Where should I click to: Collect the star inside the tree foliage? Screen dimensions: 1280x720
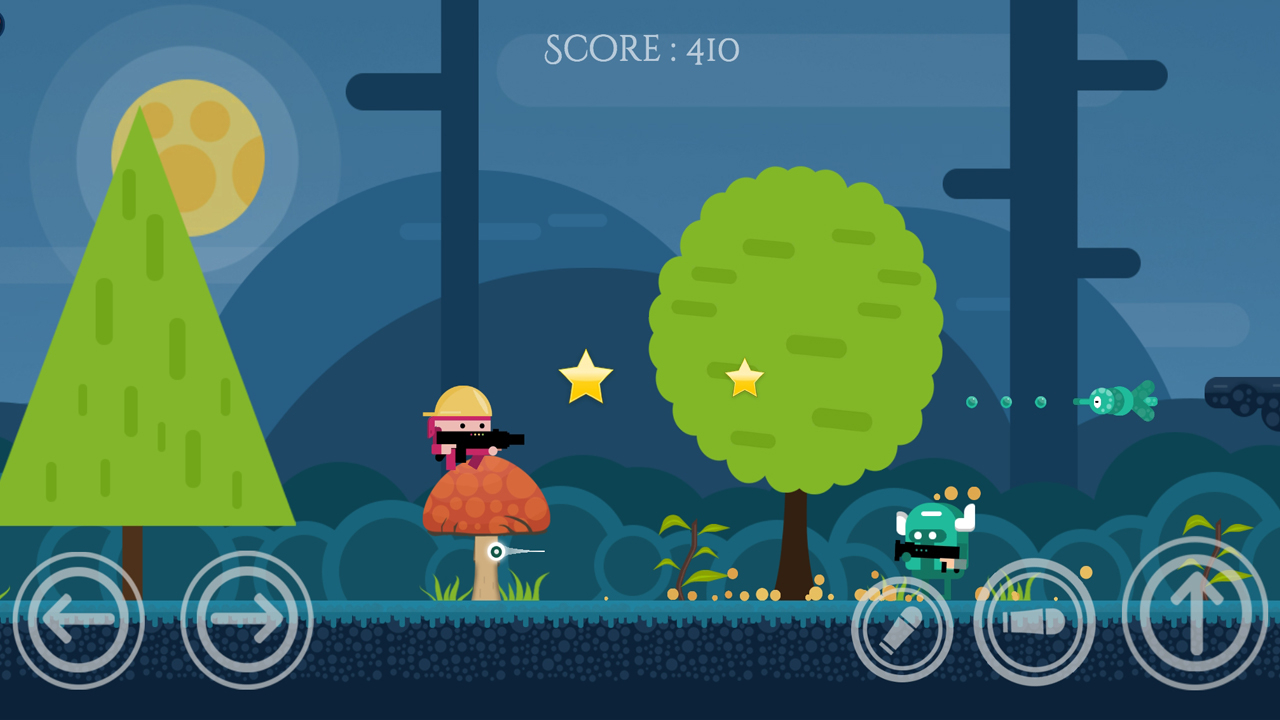tap(744, 379)
